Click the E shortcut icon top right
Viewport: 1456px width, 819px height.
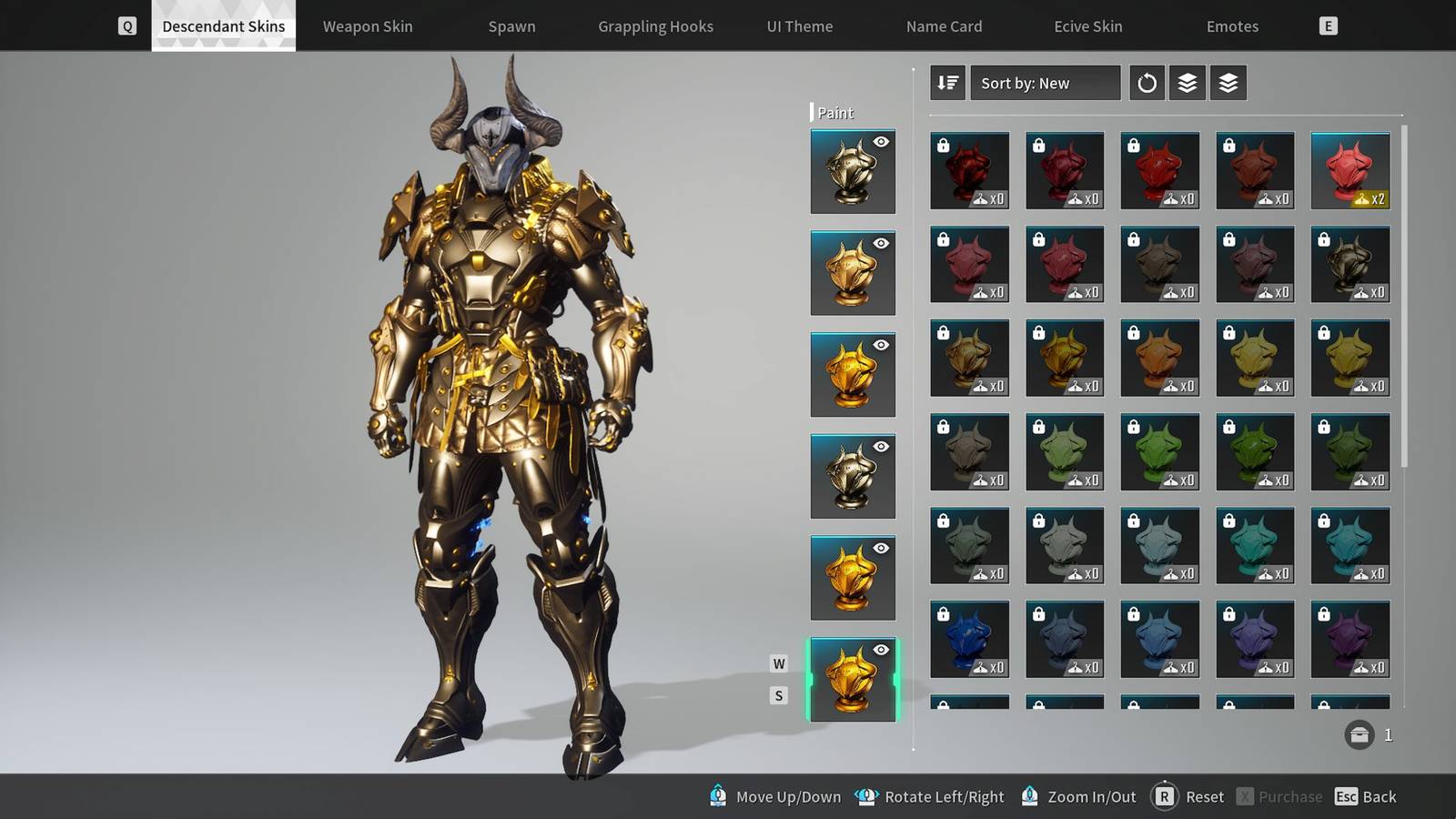(x=1328, y=25)
